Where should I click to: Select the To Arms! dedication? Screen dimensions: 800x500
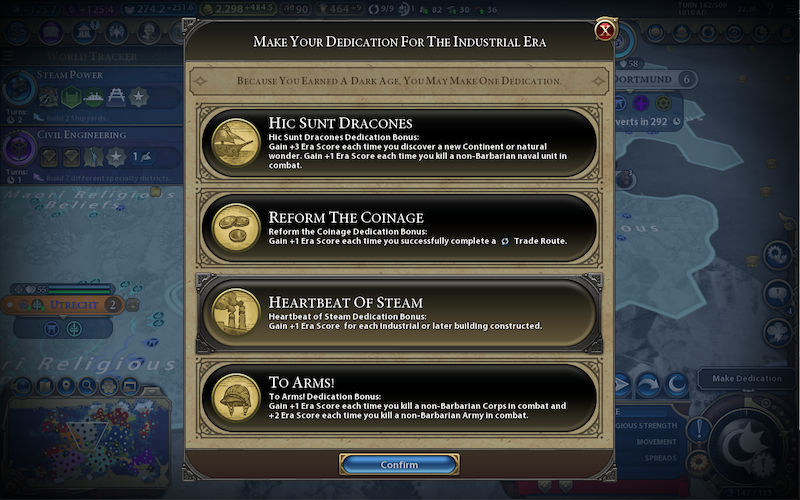tap(400, 397)
